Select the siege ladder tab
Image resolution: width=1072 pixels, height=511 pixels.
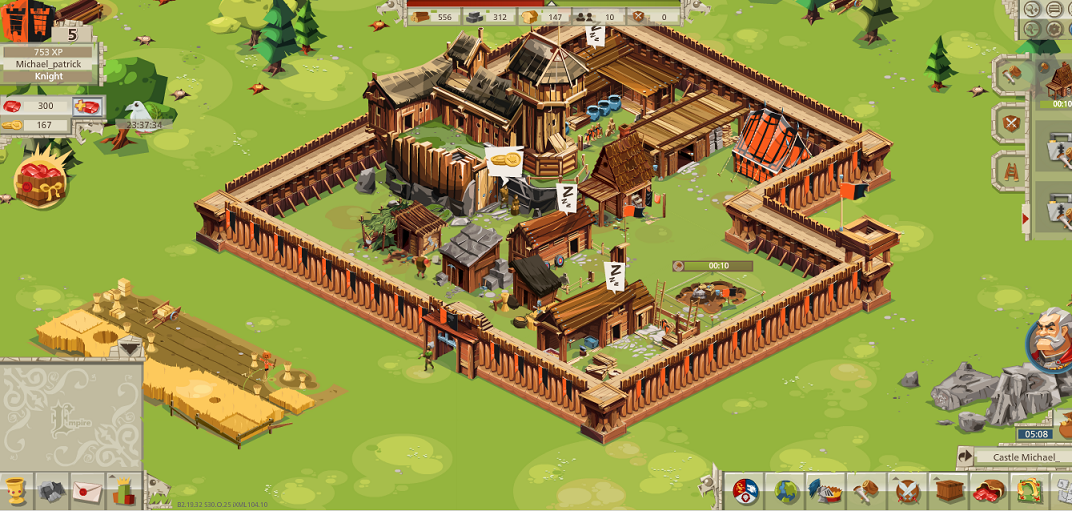tap(1011, 171)
